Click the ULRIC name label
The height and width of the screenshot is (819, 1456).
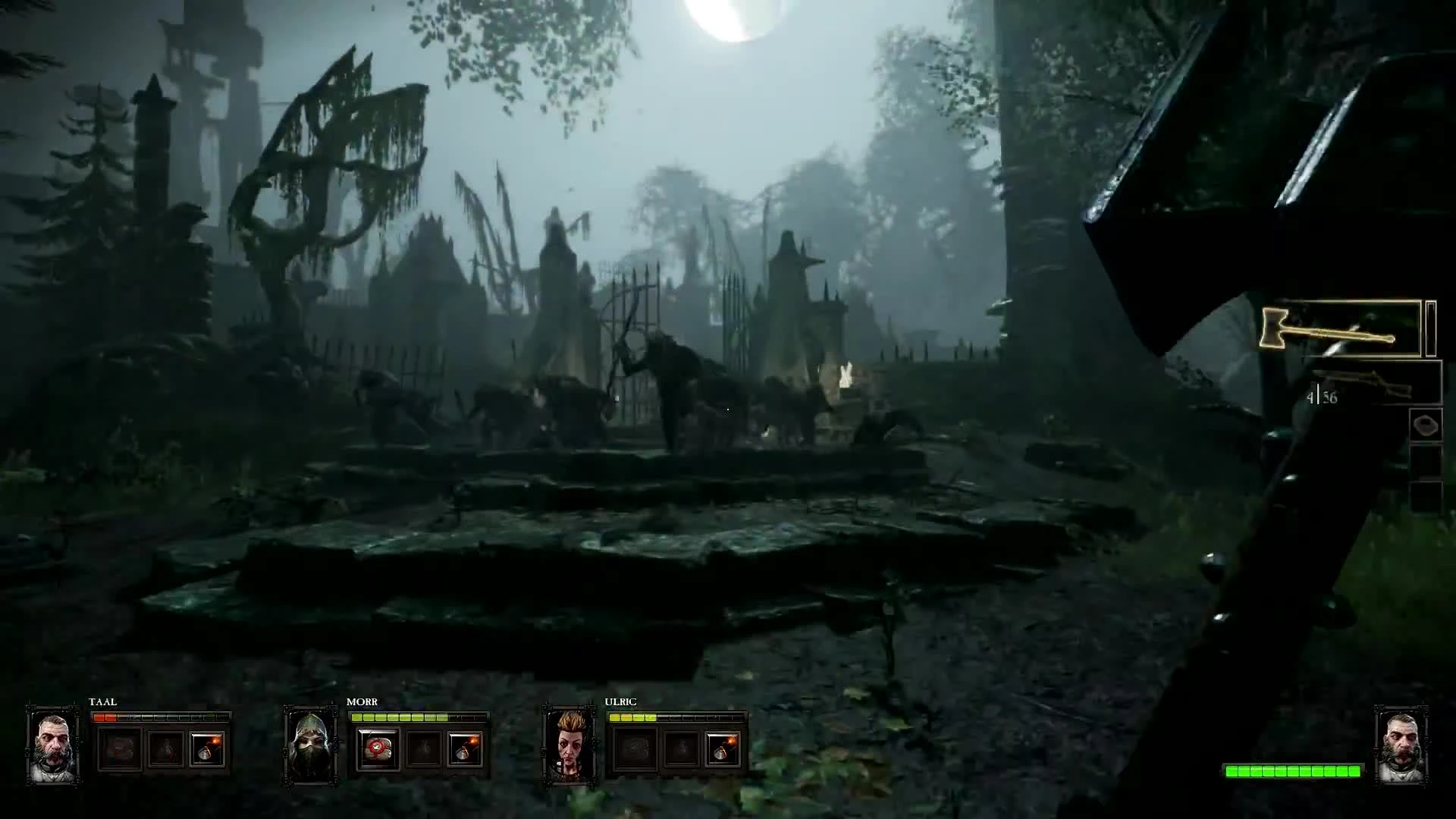click(620, 701)
